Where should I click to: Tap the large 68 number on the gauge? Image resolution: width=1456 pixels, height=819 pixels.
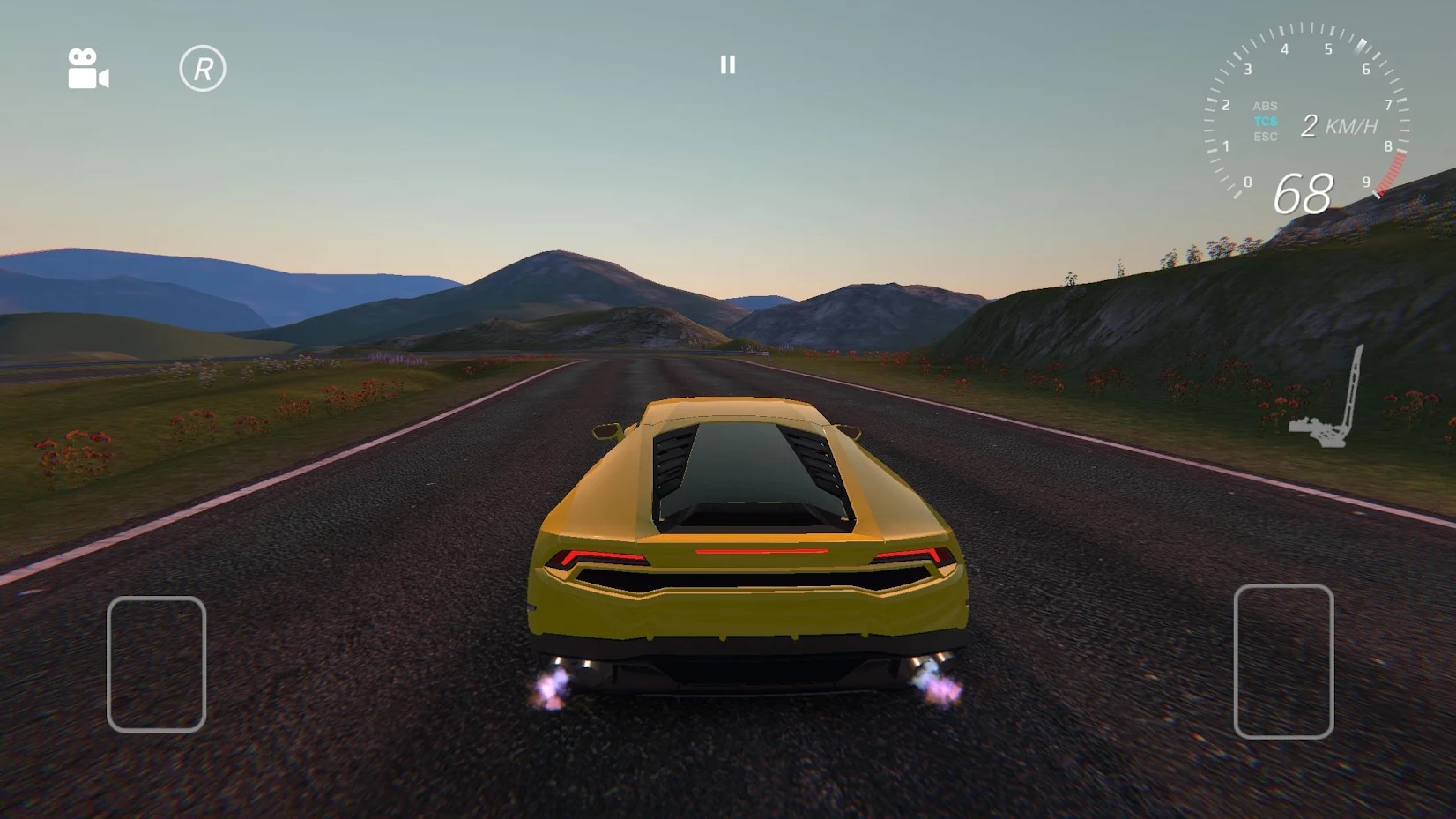click(1302, 195)
